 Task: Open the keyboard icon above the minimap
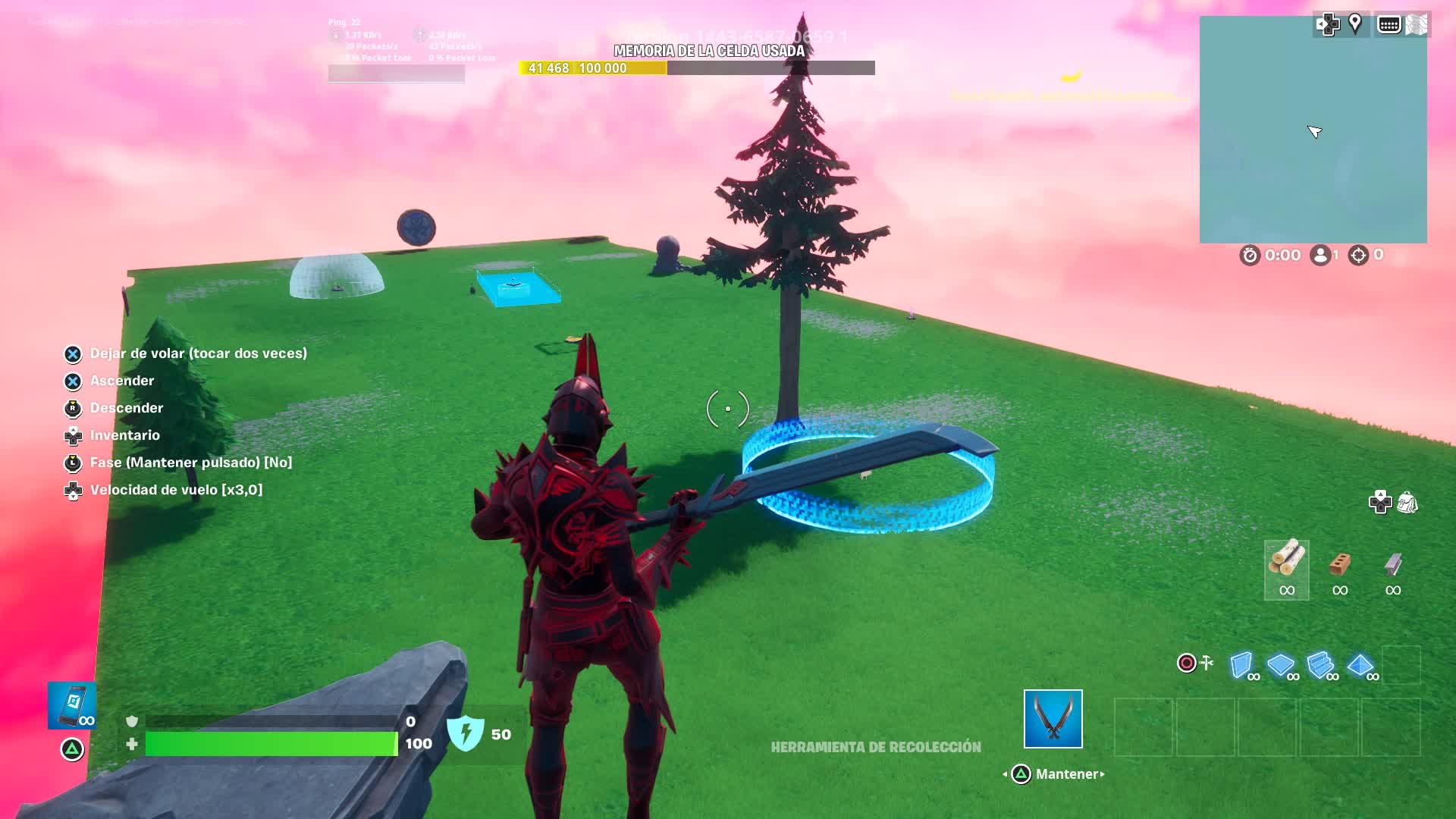(1389, 23)
